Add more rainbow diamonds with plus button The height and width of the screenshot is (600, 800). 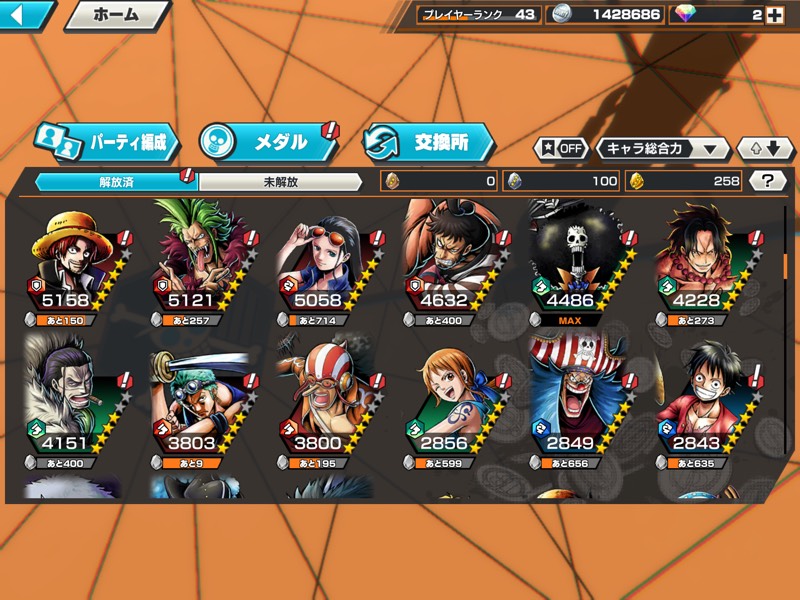[x=772, y=14]
